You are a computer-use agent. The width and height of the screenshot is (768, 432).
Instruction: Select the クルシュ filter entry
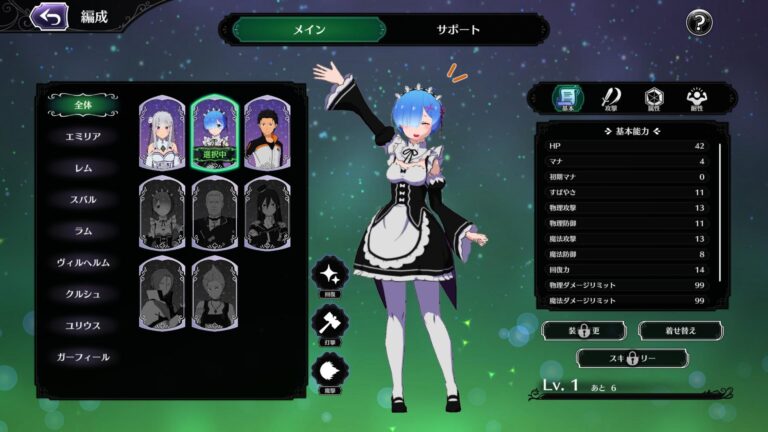point(84,294)
